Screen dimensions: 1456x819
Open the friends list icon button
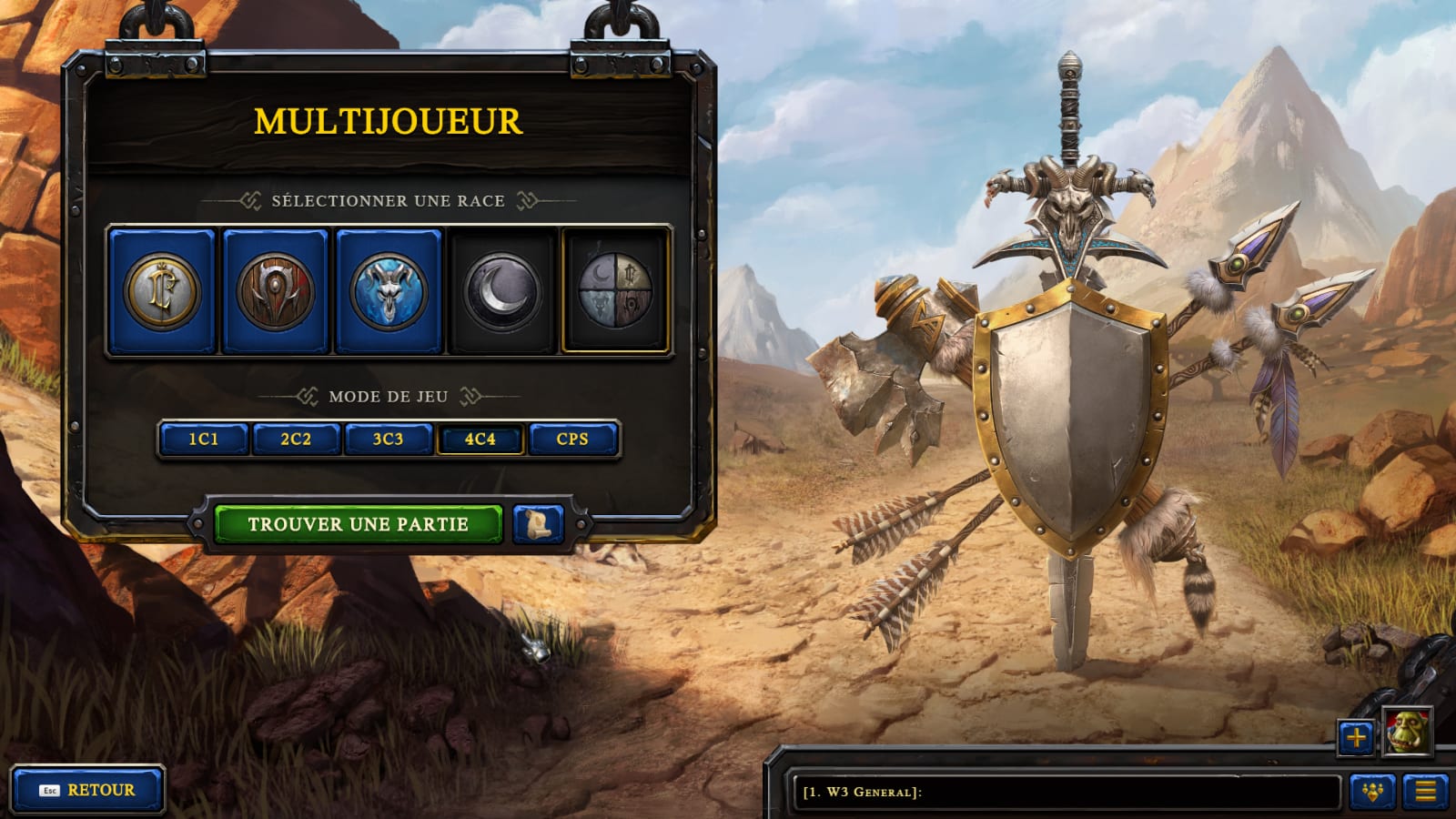click(1372, 792)
